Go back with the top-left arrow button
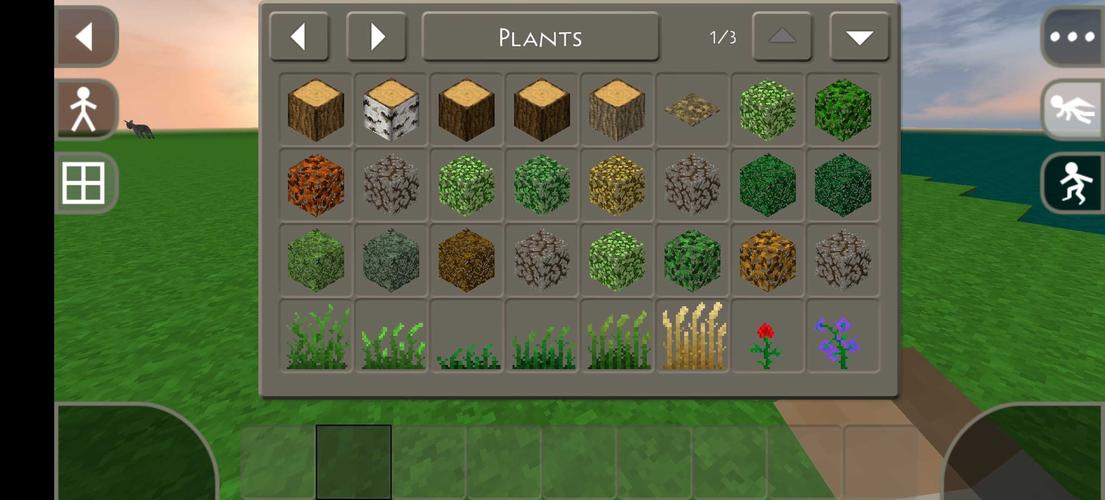 coord(86,37)
